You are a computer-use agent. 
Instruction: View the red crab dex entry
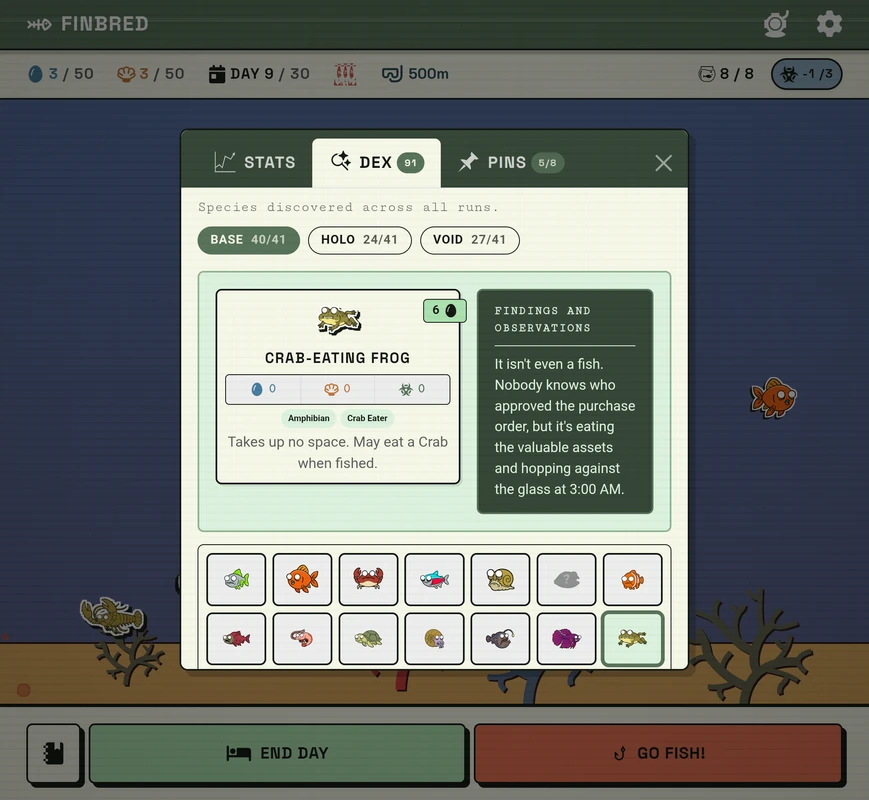point(368,580)
